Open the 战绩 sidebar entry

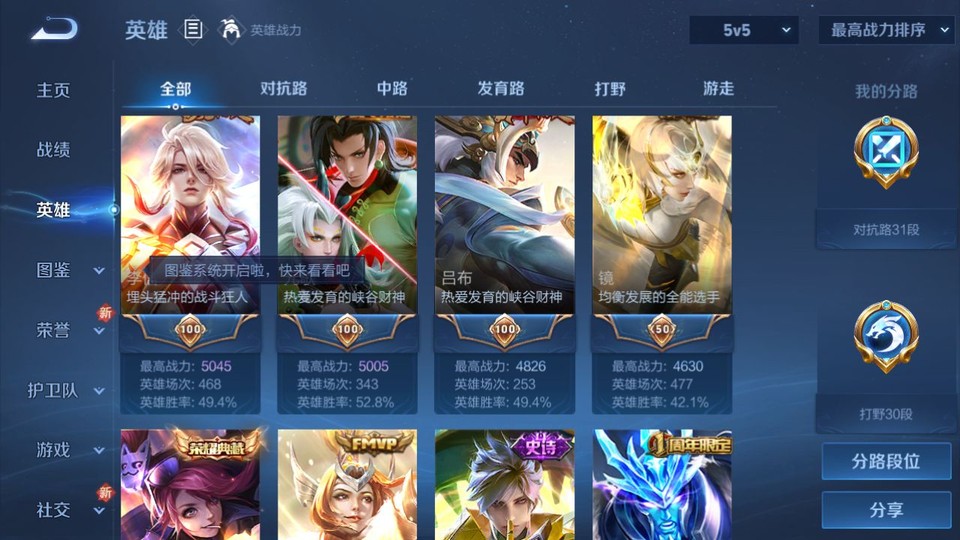[x=54, y=150]
